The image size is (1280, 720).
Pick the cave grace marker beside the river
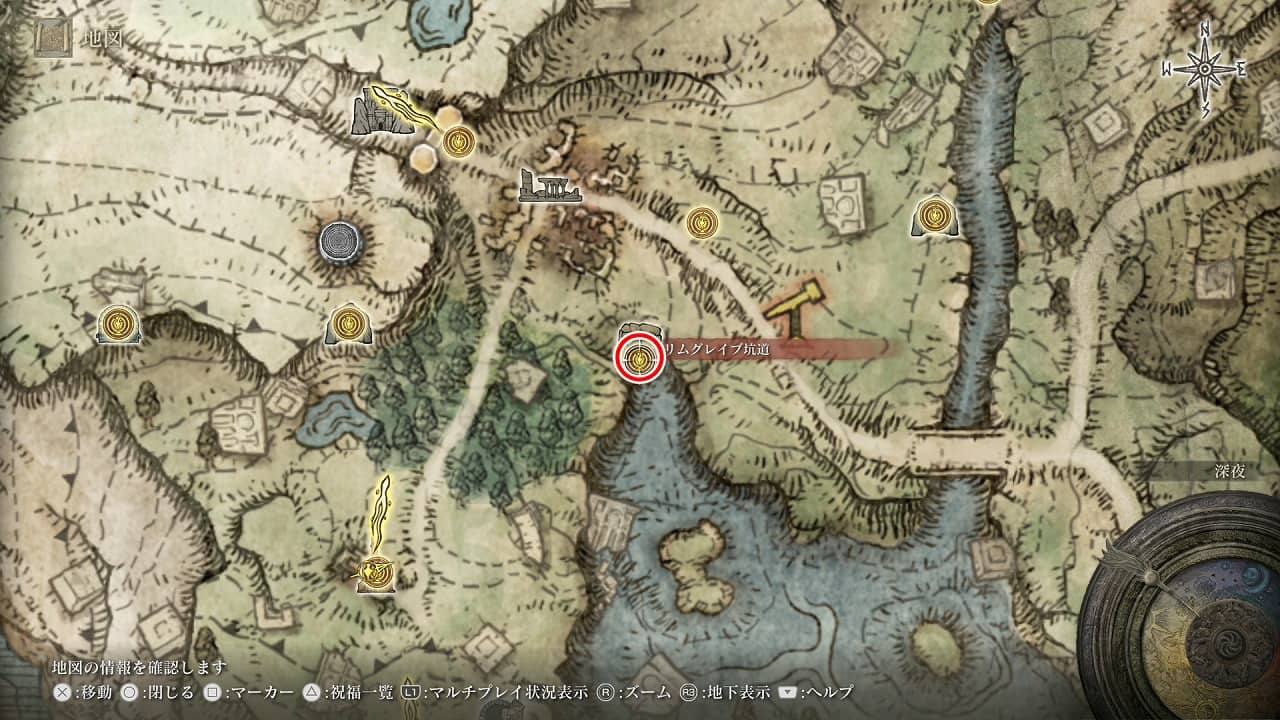click(x=935, y=215)
